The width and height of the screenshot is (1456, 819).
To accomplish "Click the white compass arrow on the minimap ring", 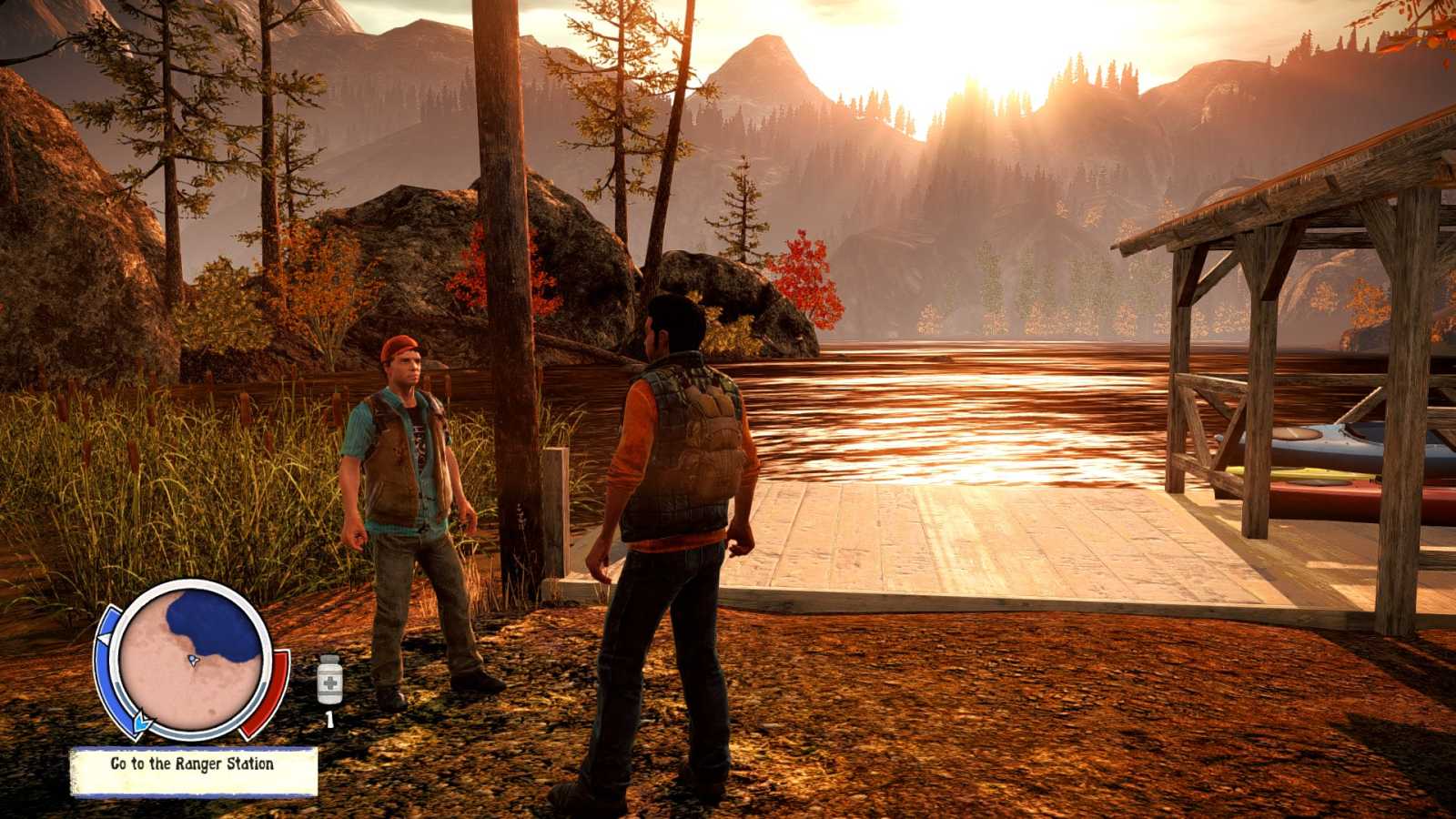I will click(104, 636).
